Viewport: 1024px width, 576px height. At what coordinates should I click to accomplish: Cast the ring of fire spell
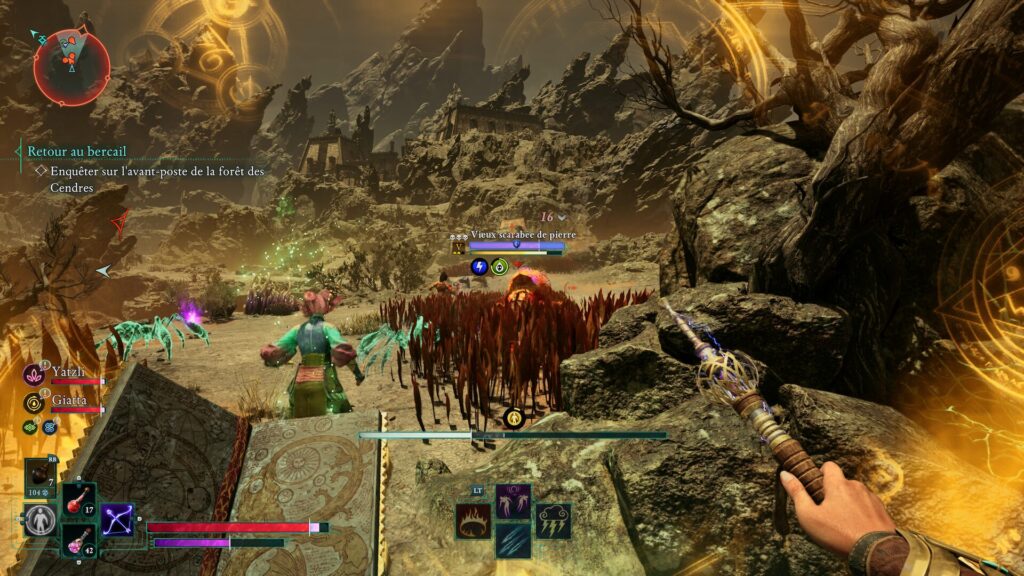click(473, 521)
